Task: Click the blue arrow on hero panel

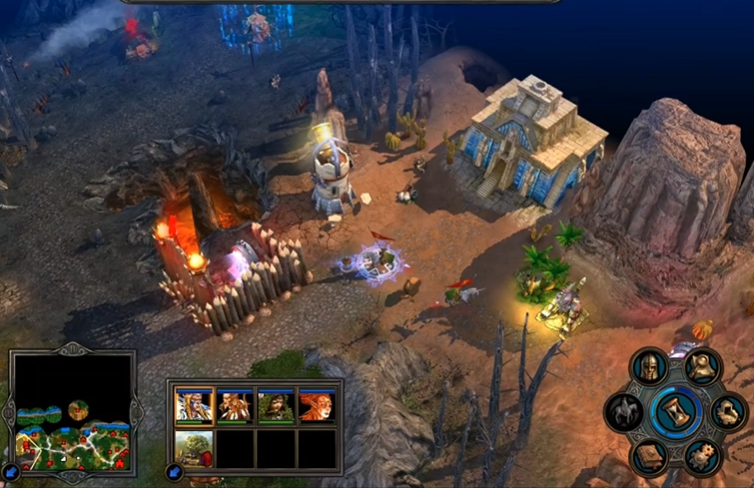Action: point(173,472)
